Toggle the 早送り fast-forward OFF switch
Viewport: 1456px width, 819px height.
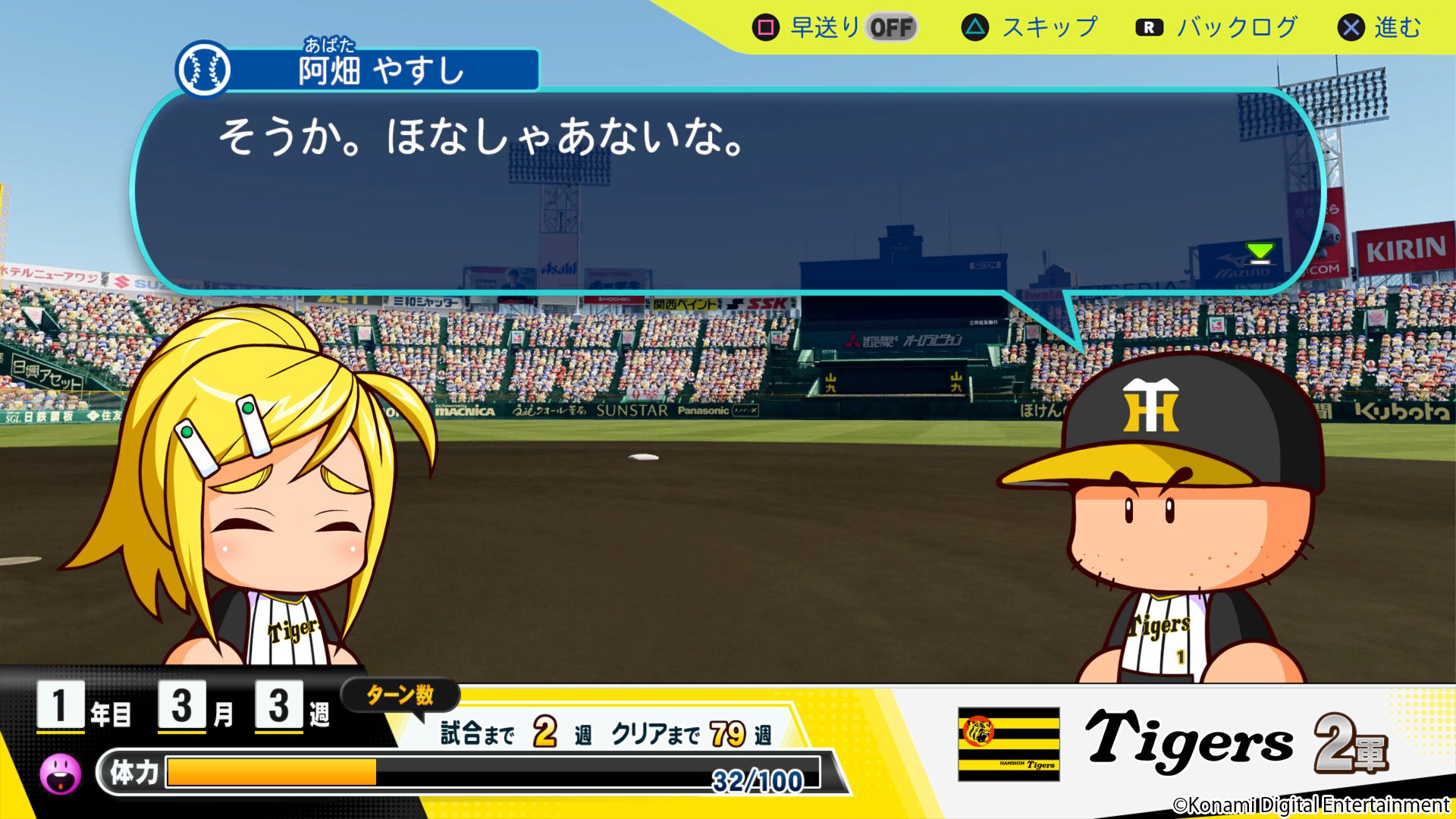(x=891, y=28)
